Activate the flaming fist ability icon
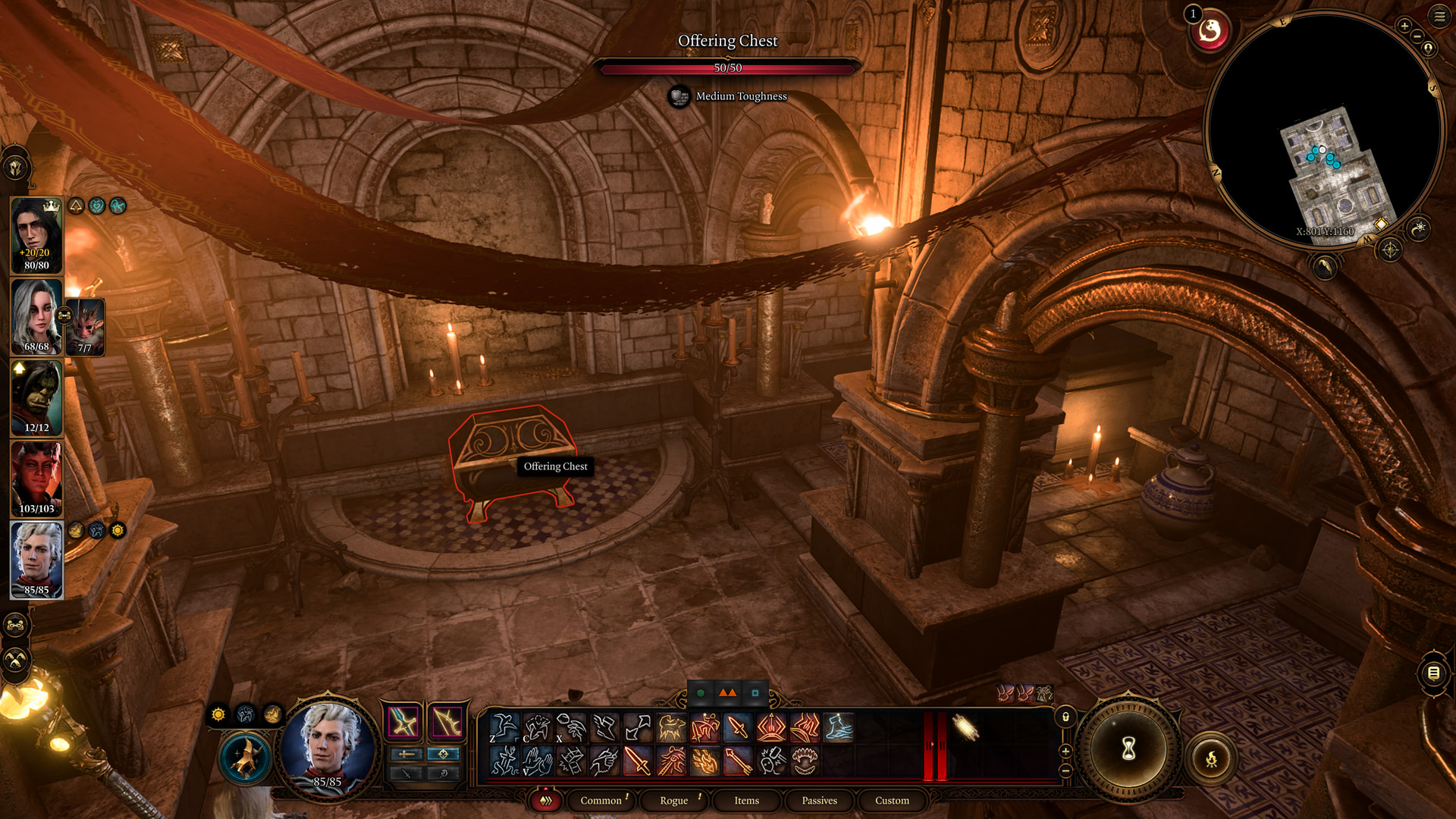This screenshot has height=819, width=1456. click(x=704, y=761)
